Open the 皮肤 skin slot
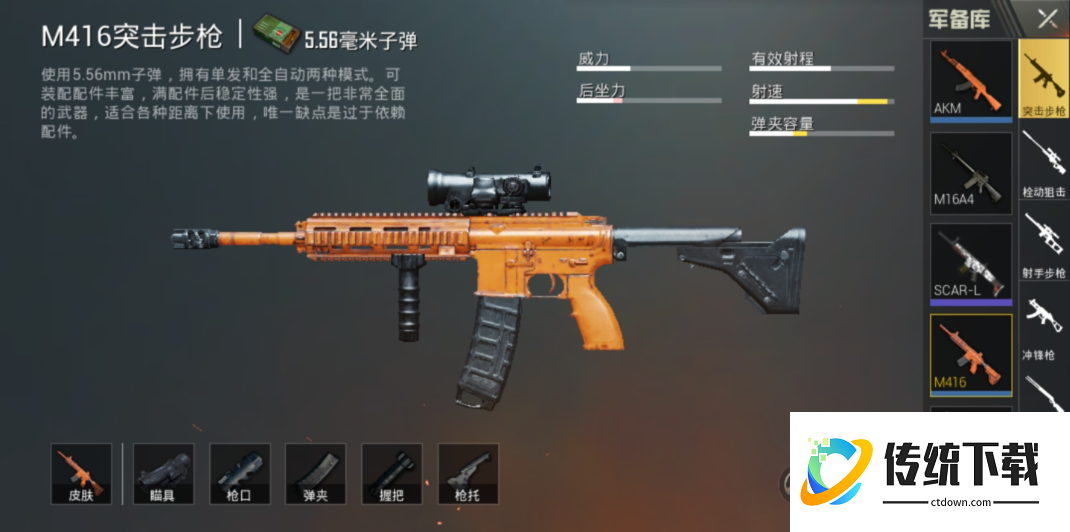The width and height of the screenshot is (1070, 532). (x=81, y=473)
